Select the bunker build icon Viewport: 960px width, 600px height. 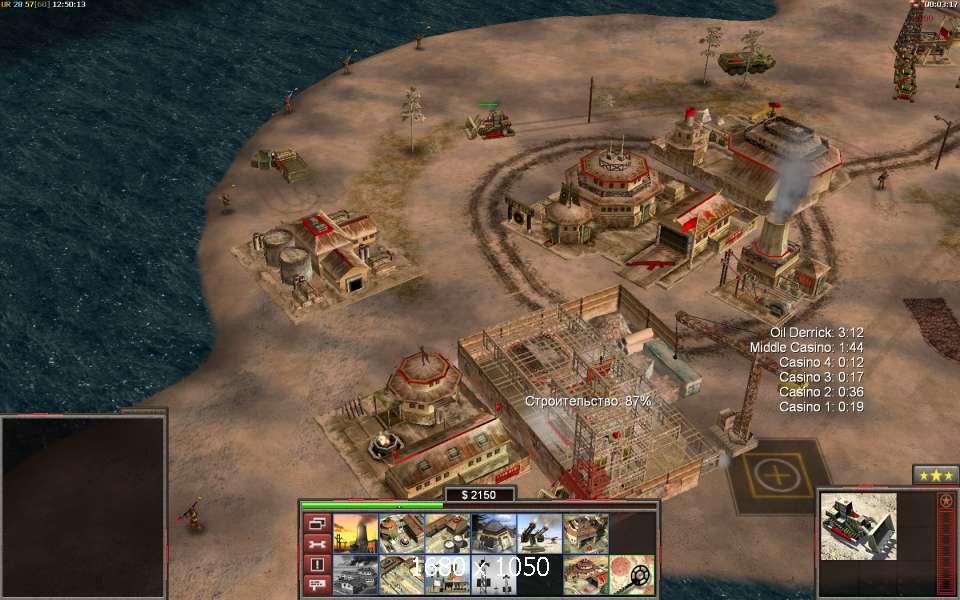click(x=491, y=533)
